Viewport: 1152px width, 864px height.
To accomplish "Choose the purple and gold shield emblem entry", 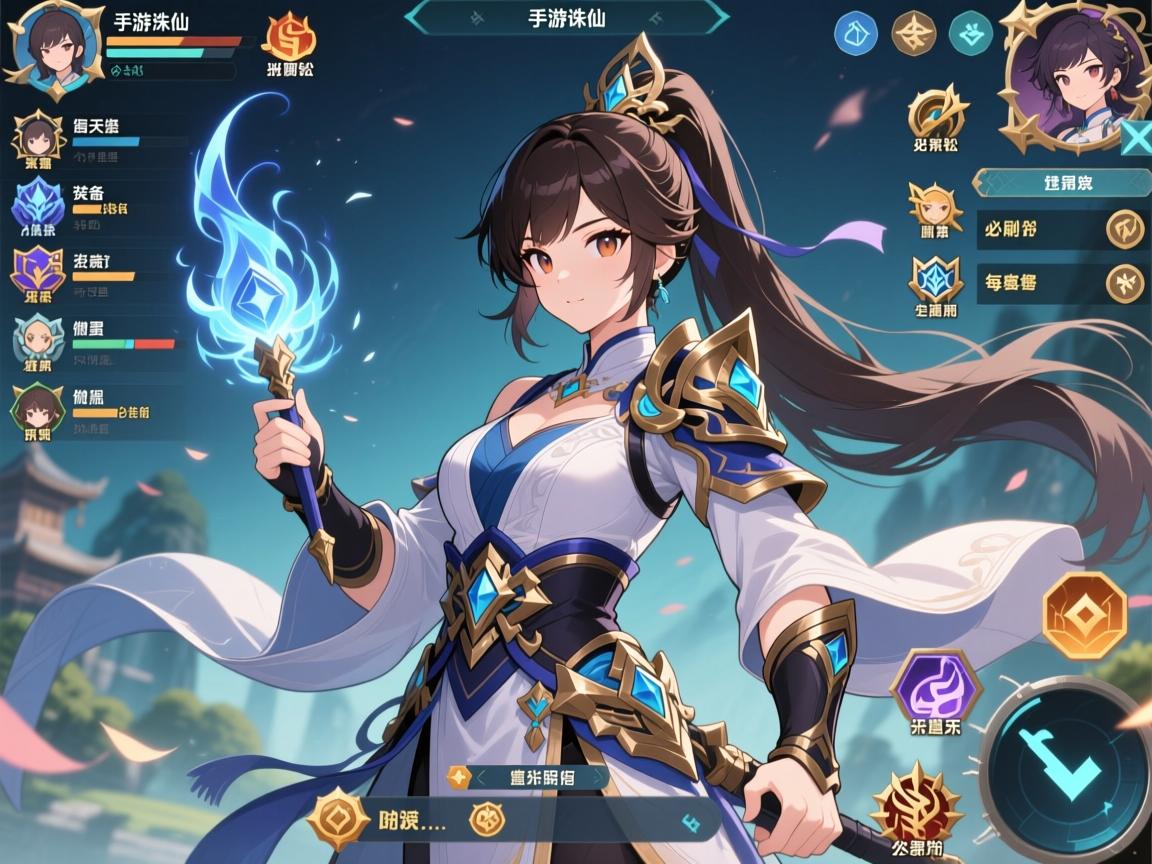I will [39, 270].
